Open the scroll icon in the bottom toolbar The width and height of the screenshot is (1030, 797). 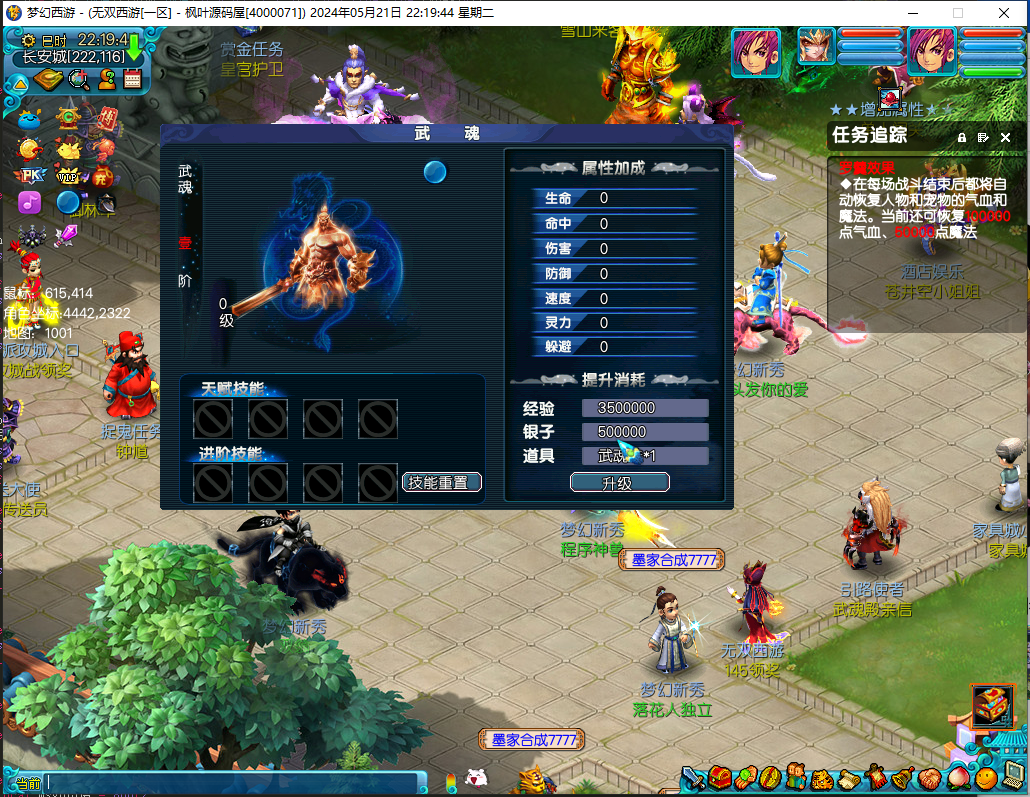click(849, 778)
